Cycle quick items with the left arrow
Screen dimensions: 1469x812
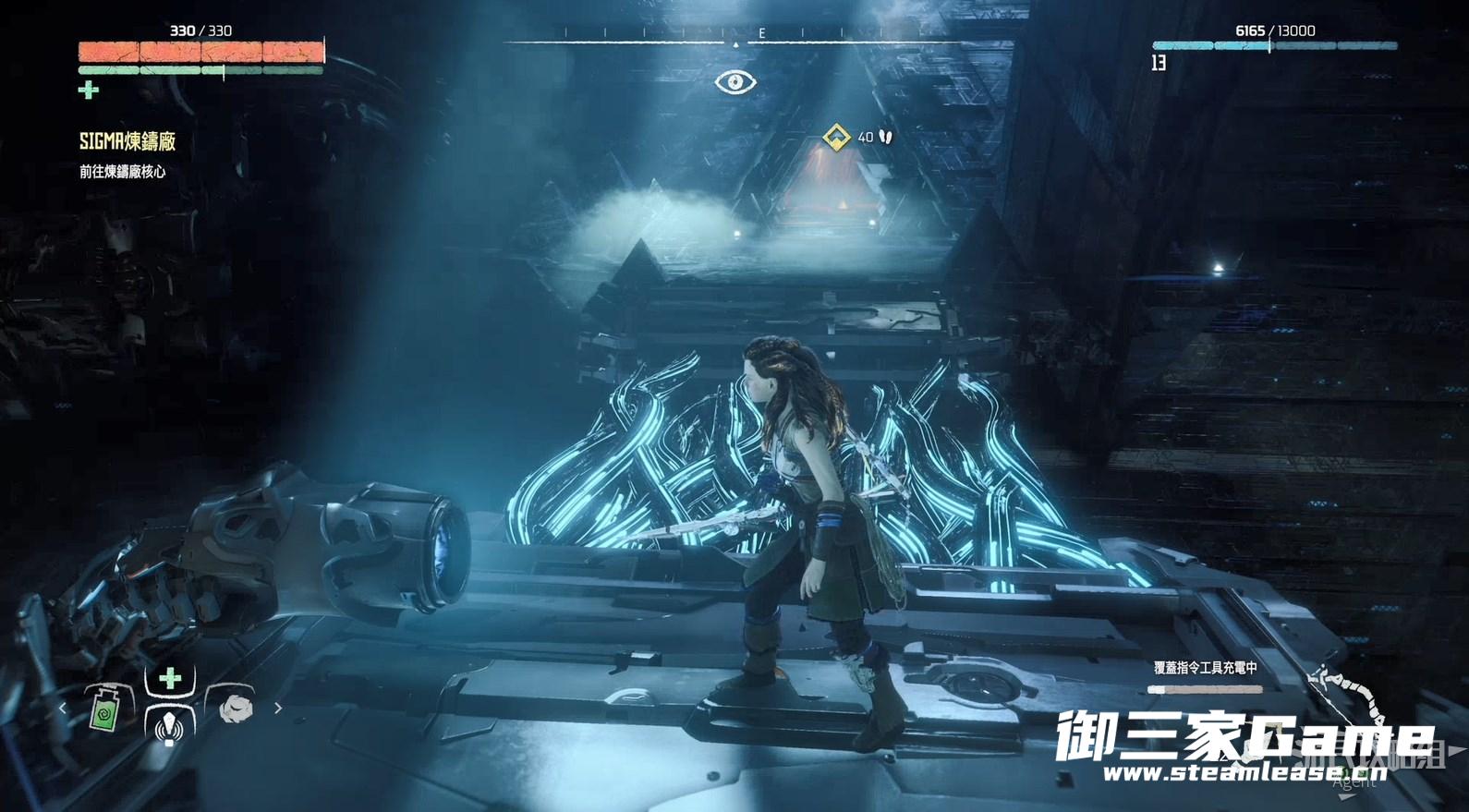tap(63, 709)
